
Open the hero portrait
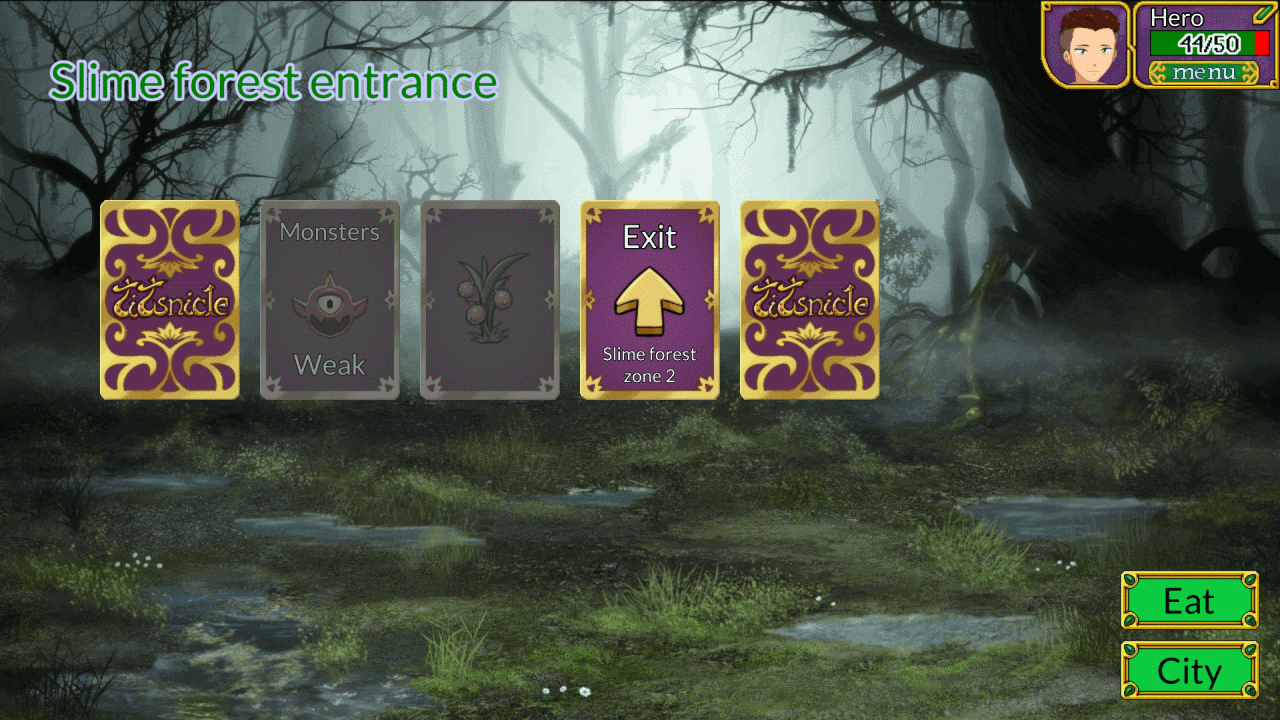tap(1086, 44)
